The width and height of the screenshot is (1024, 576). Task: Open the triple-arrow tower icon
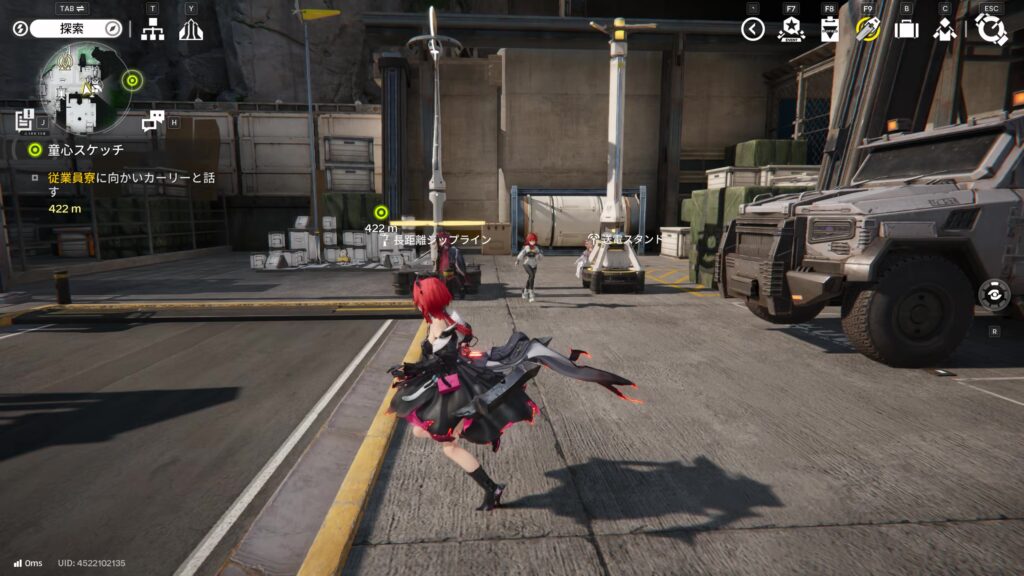point(190,30)
